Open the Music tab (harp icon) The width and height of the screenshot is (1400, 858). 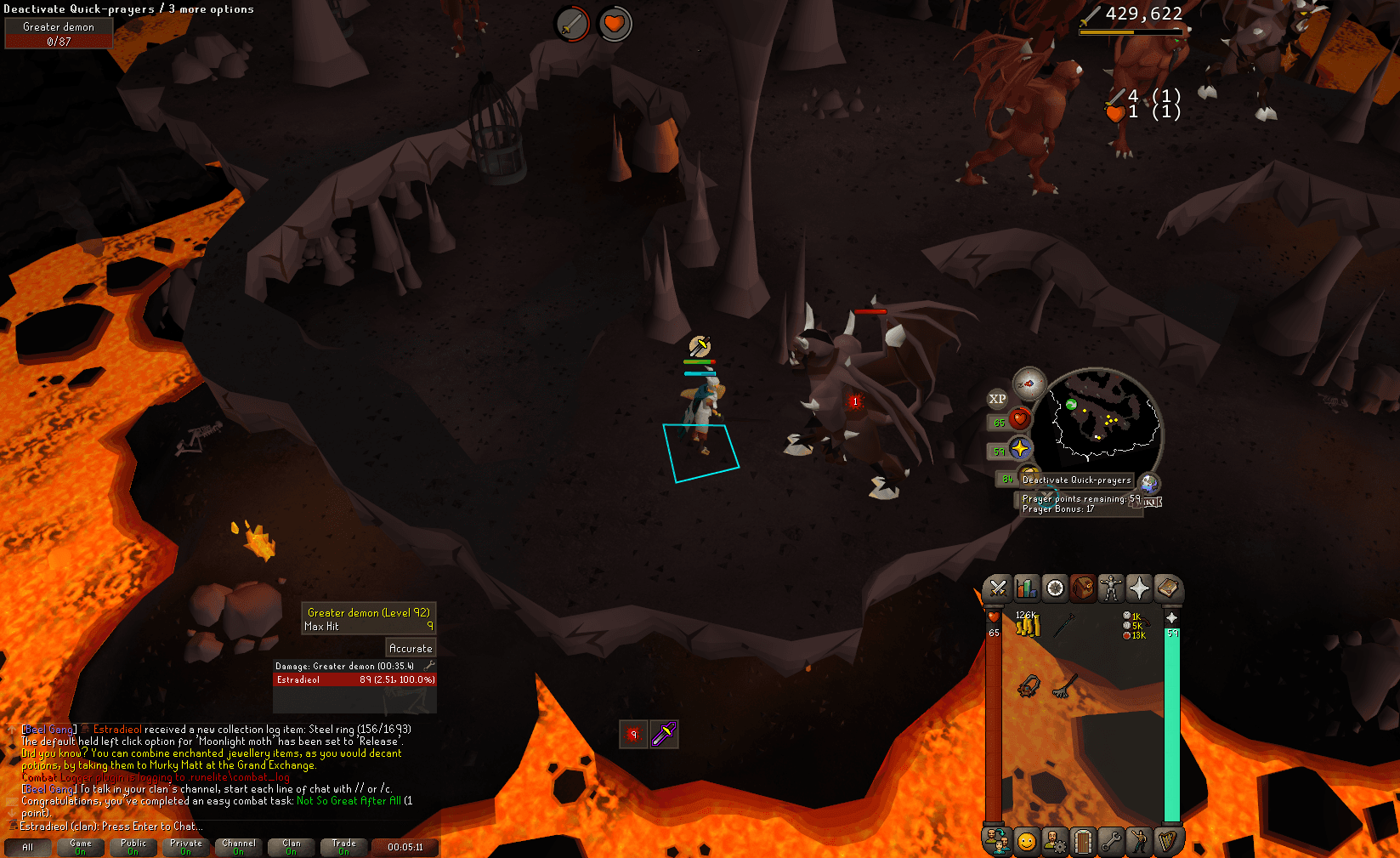click(x=1169, y=842)
